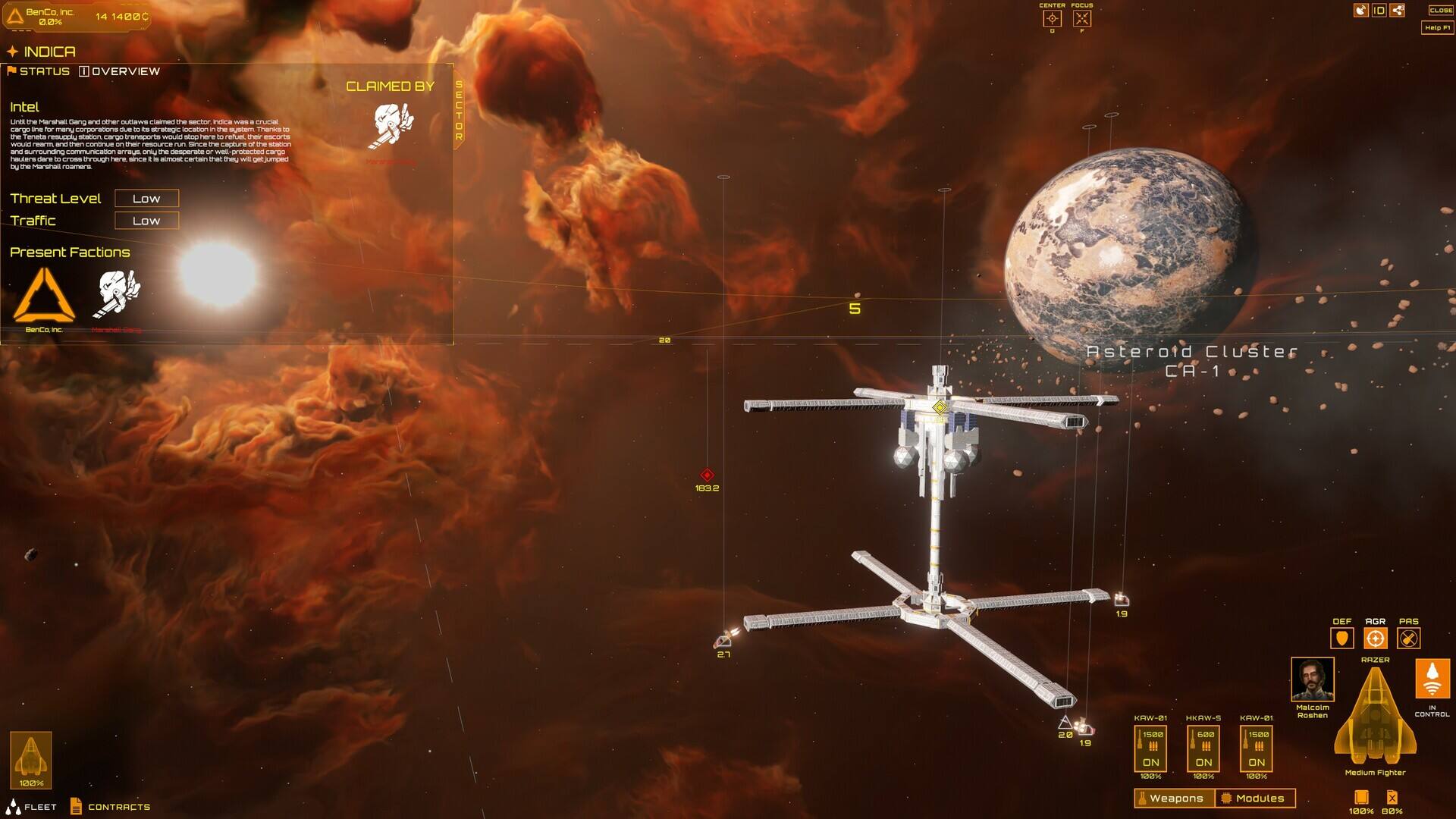Click the FOCUS icon at top

[1081, 19]
